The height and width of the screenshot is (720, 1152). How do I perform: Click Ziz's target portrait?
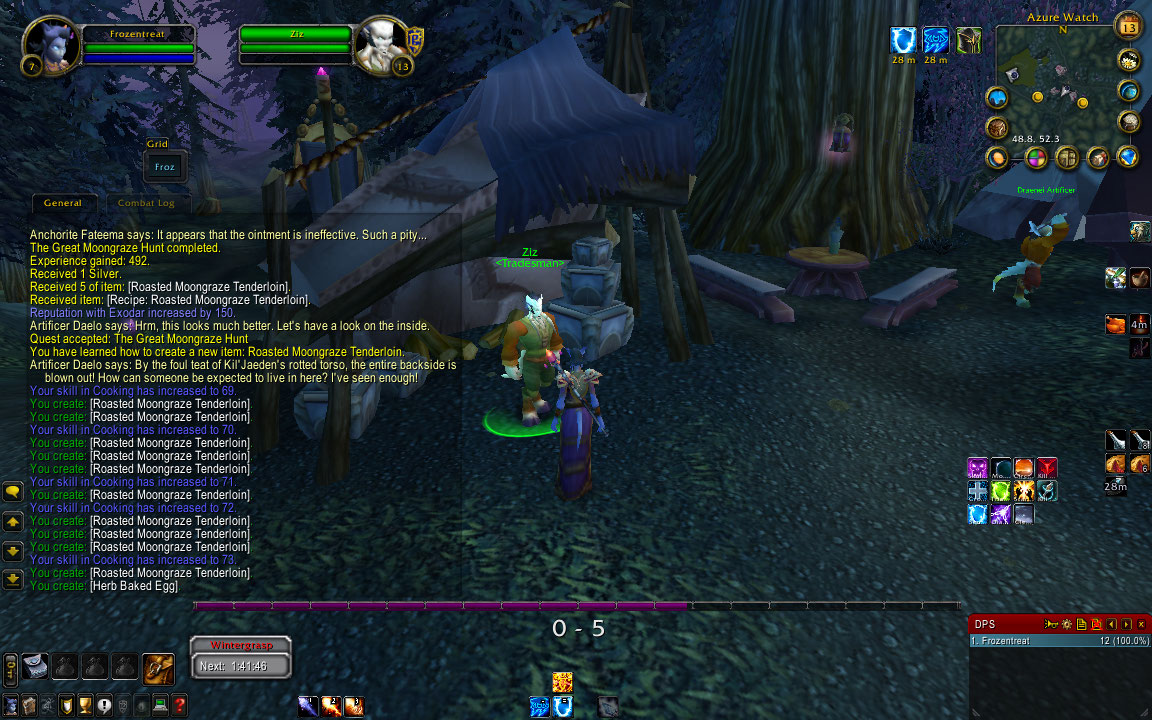pyautogui.click(x=381, y=44)
